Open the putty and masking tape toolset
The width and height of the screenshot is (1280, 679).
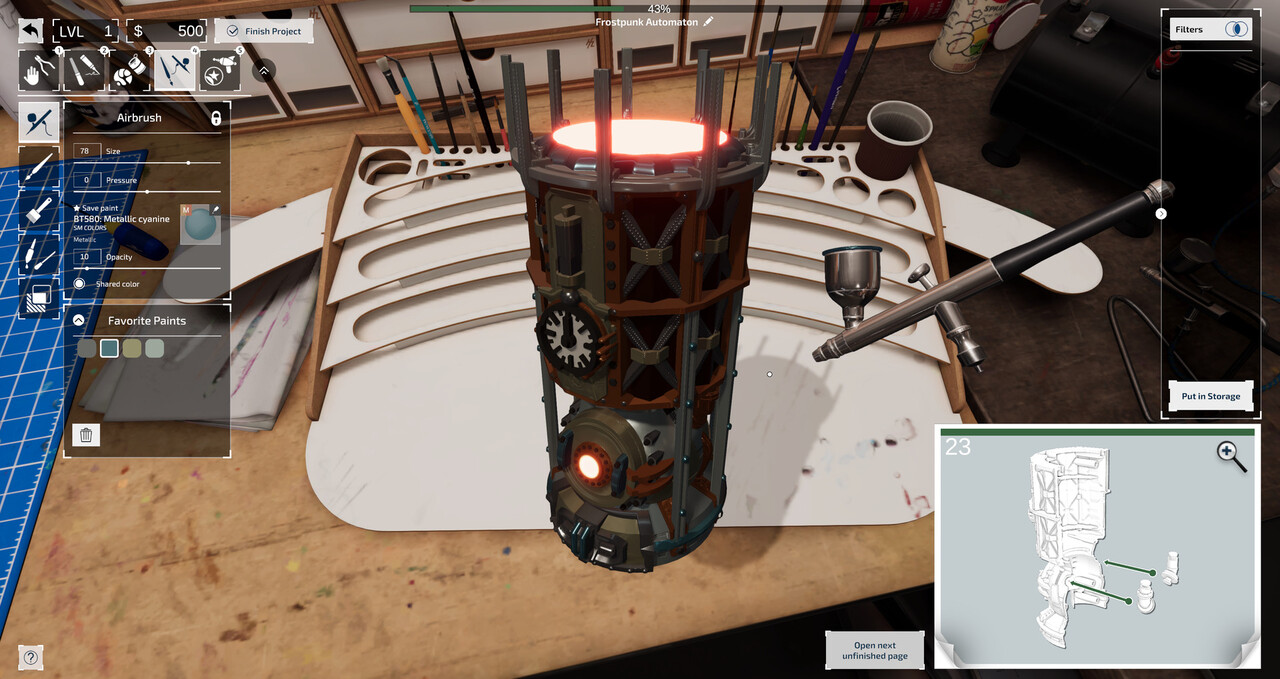[130, 71]
